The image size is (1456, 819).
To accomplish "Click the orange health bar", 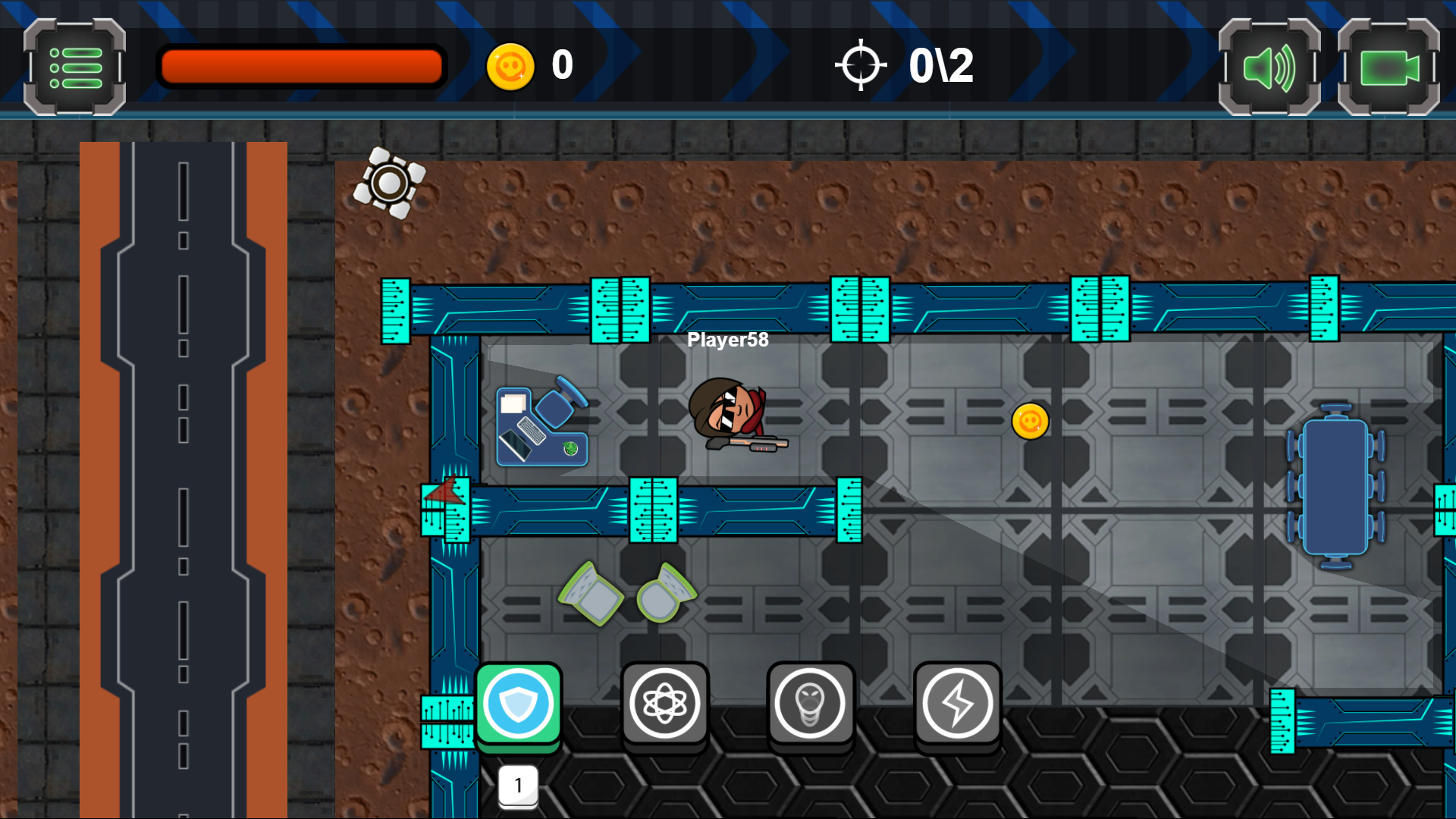I will (300, 67).
